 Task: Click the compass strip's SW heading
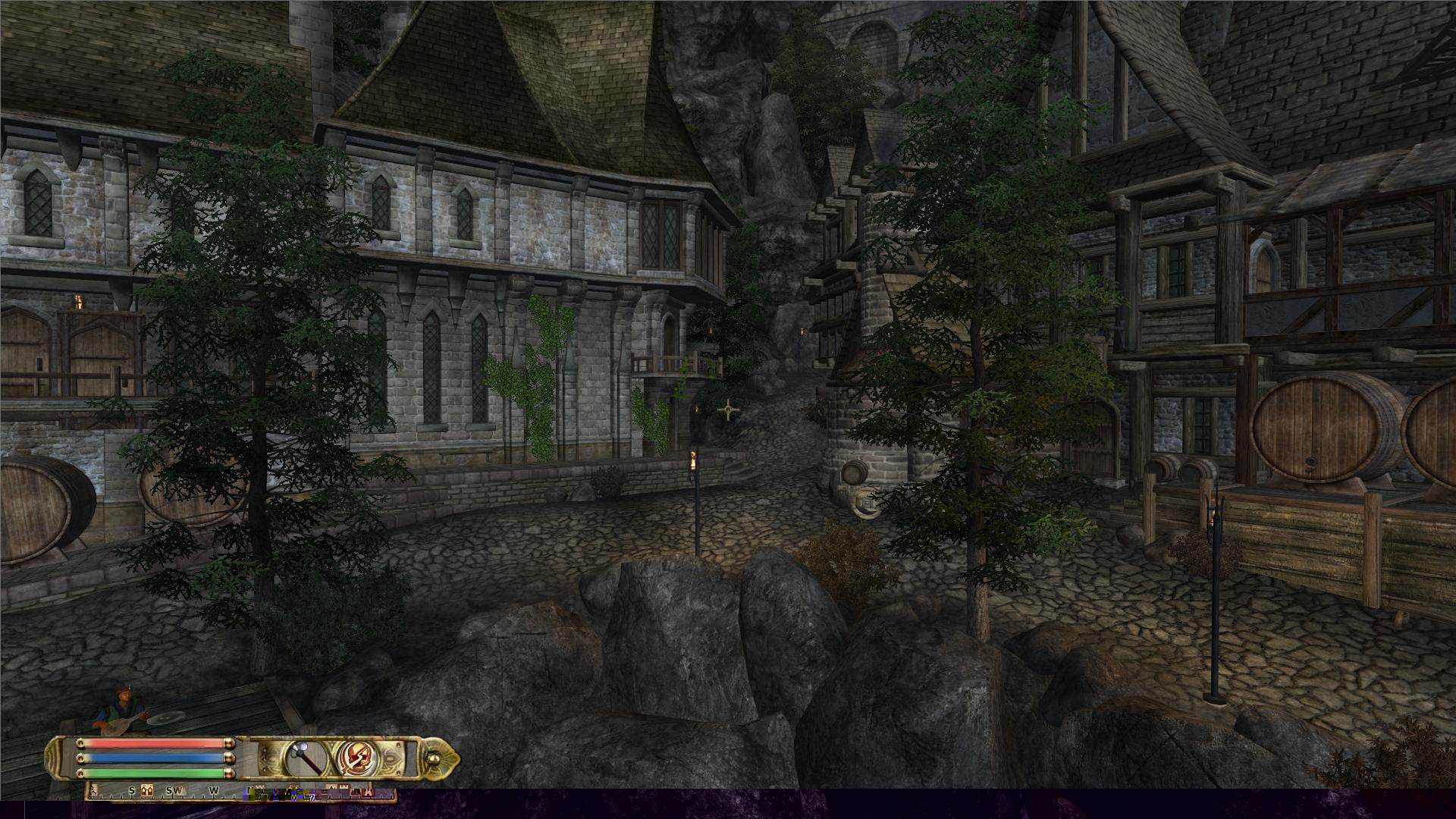174,790
